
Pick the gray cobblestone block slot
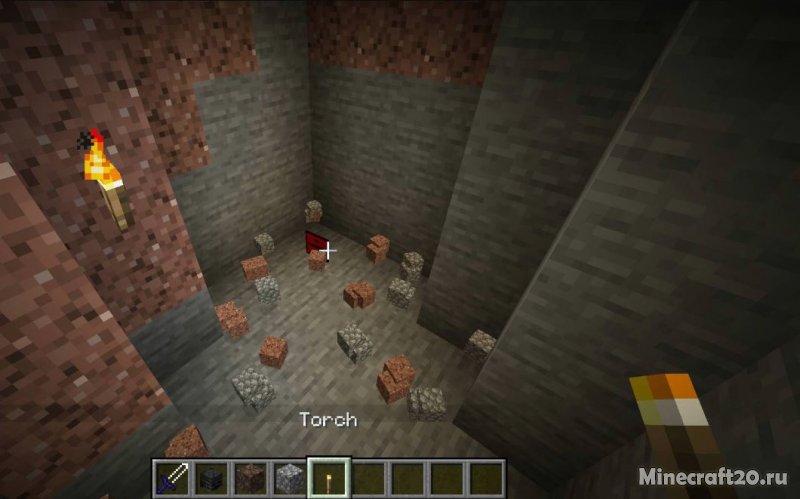[x=287, y=478]
